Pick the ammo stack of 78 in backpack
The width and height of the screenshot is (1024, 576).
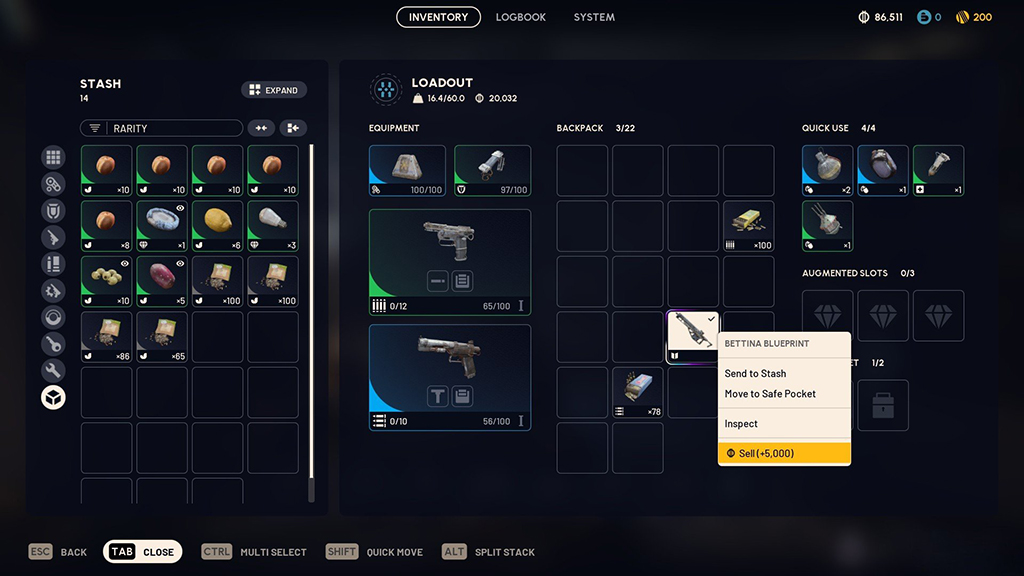pos(637,392)
